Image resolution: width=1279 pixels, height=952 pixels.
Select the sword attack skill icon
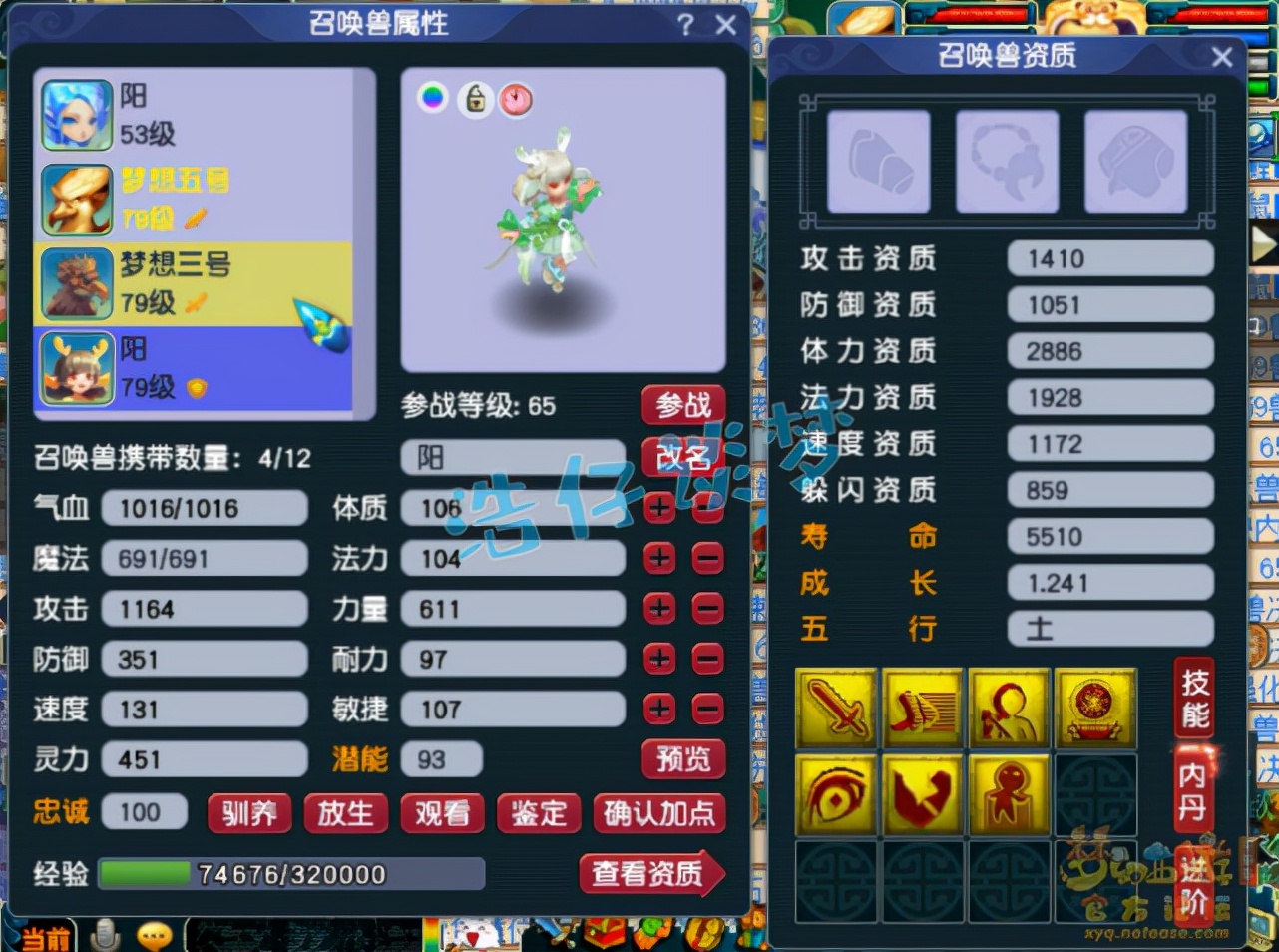tap(836, 709)
